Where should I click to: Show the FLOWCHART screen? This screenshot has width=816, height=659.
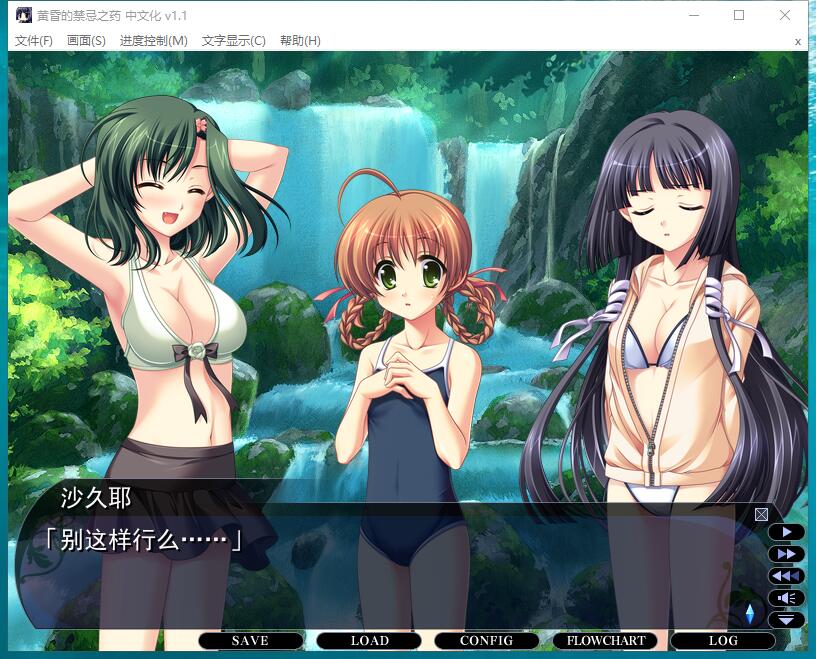point(606,641)
